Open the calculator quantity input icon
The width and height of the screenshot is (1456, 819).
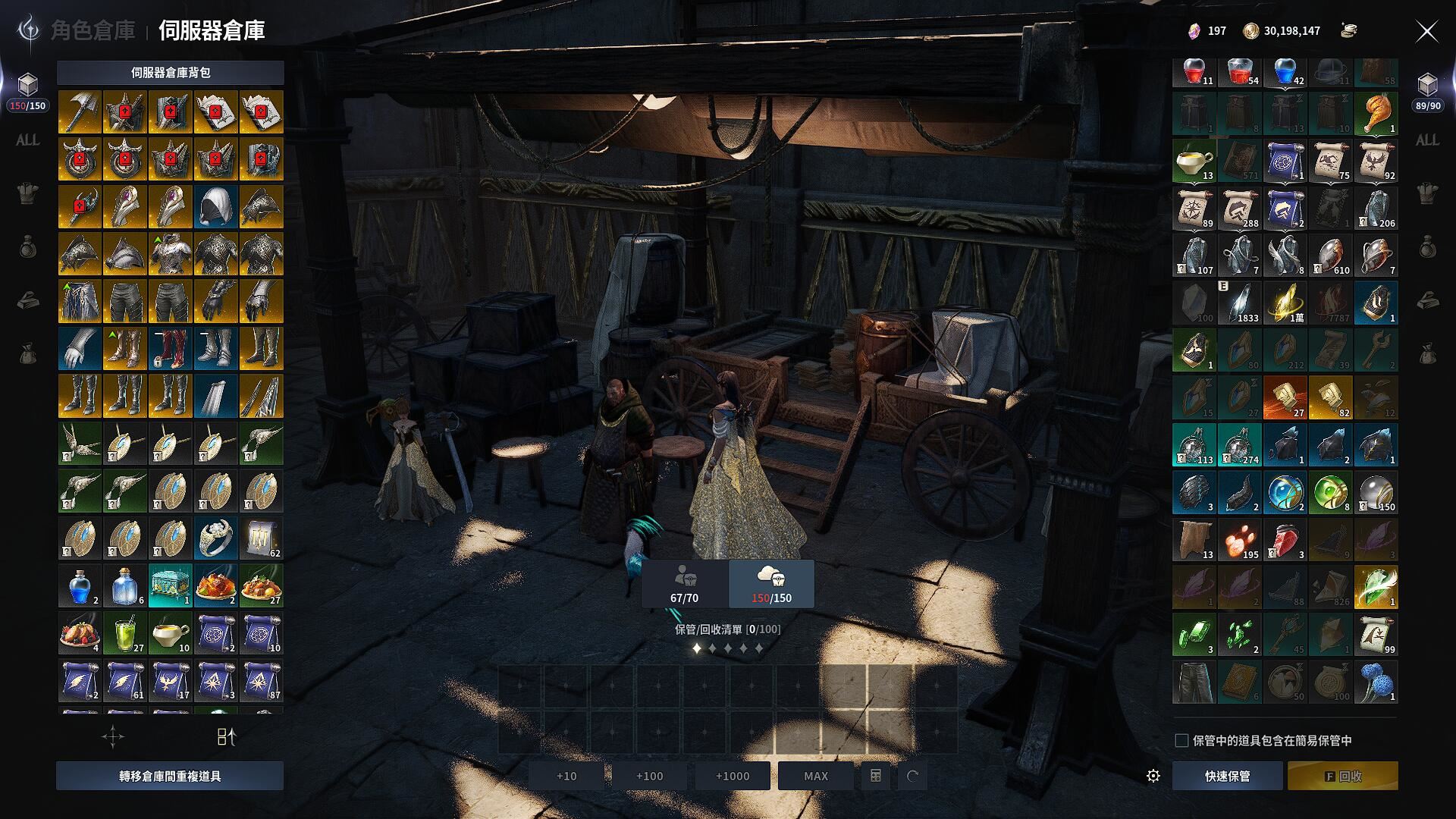pyautogui.click(x=875, y=776)
